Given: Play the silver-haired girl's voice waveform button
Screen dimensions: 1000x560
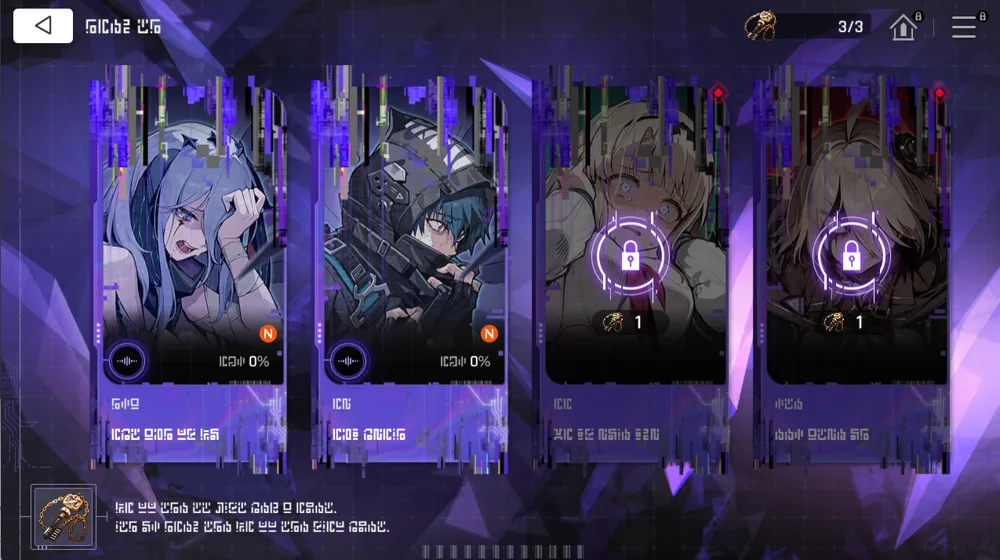Looking at the screenshot, I should [127, 361].
